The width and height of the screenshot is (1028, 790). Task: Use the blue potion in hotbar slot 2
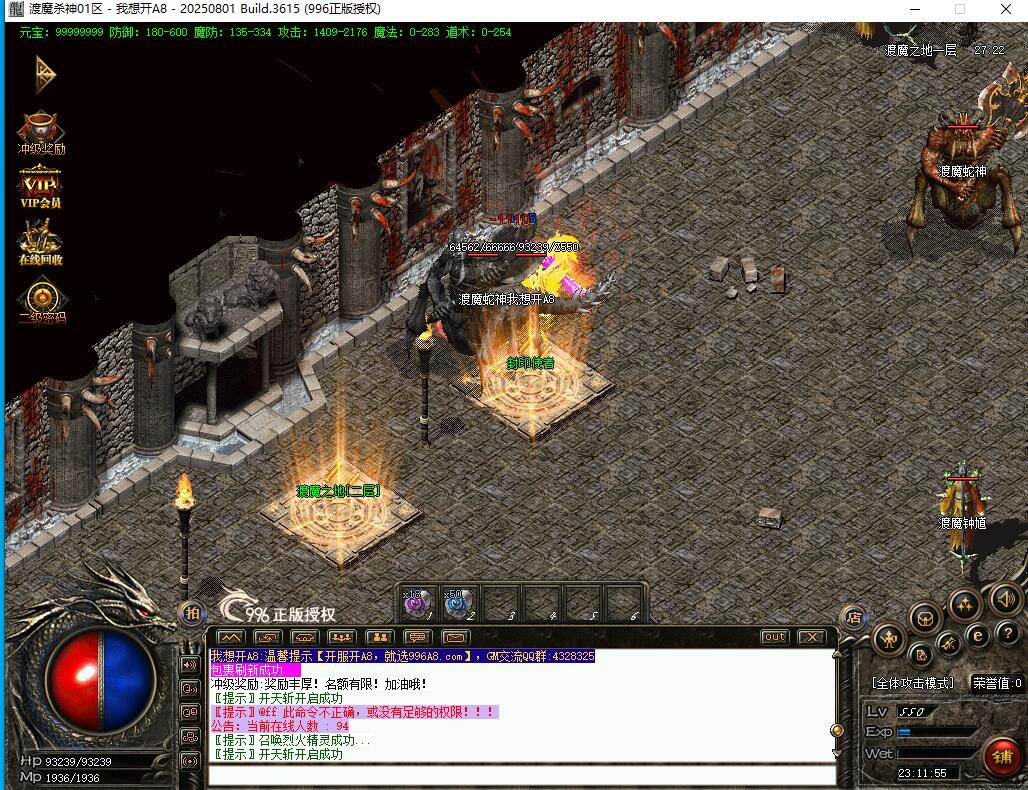(x=458, y=603)
